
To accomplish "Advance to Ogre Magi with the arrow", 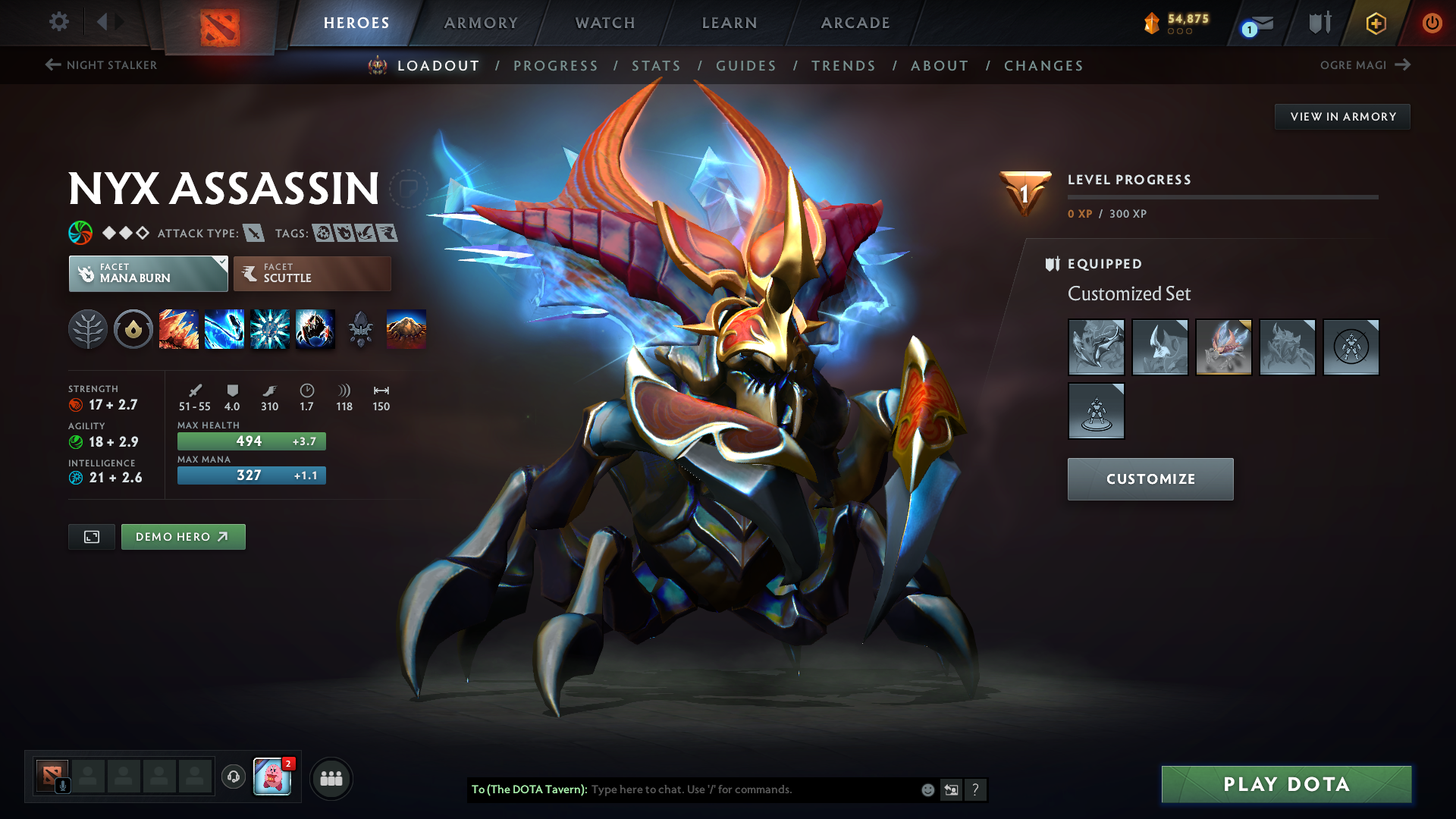I will pos(1403,64).
